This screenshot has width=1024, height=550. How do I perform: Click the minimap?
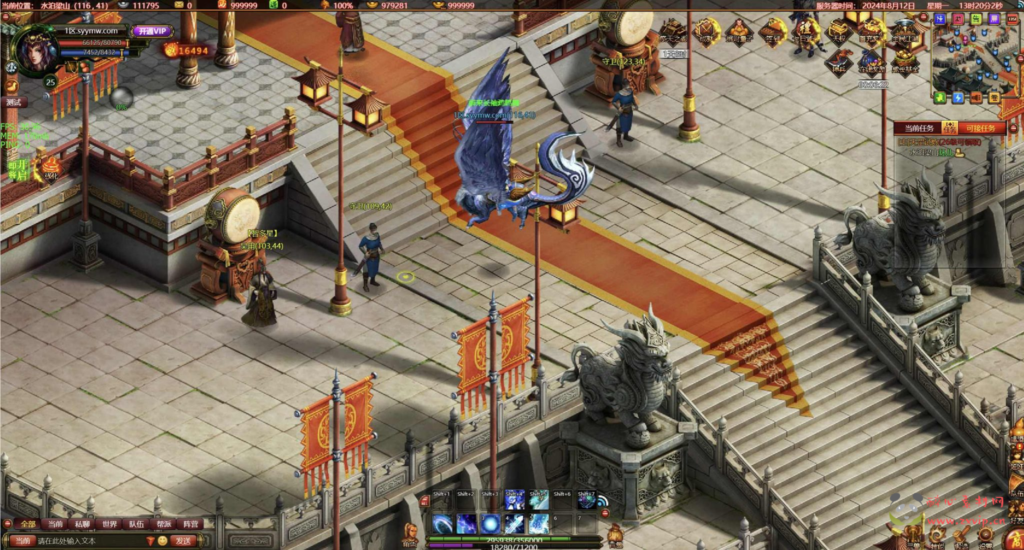tap(975, 55)
